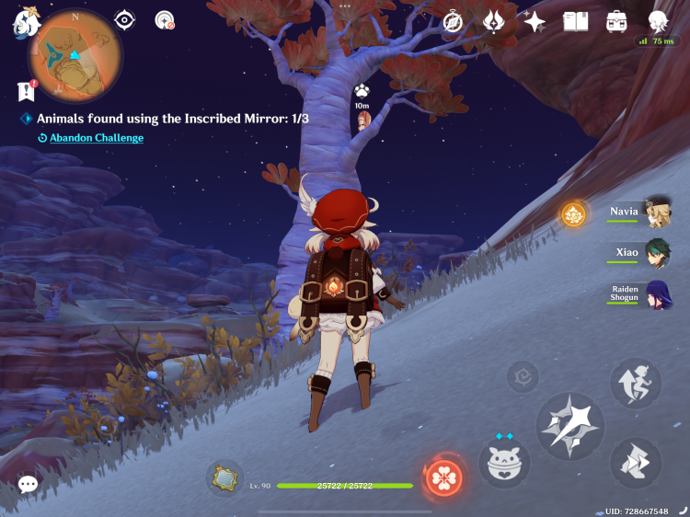Toggle the eye-shaped Elemental Sight icon

tap(124, 20)
